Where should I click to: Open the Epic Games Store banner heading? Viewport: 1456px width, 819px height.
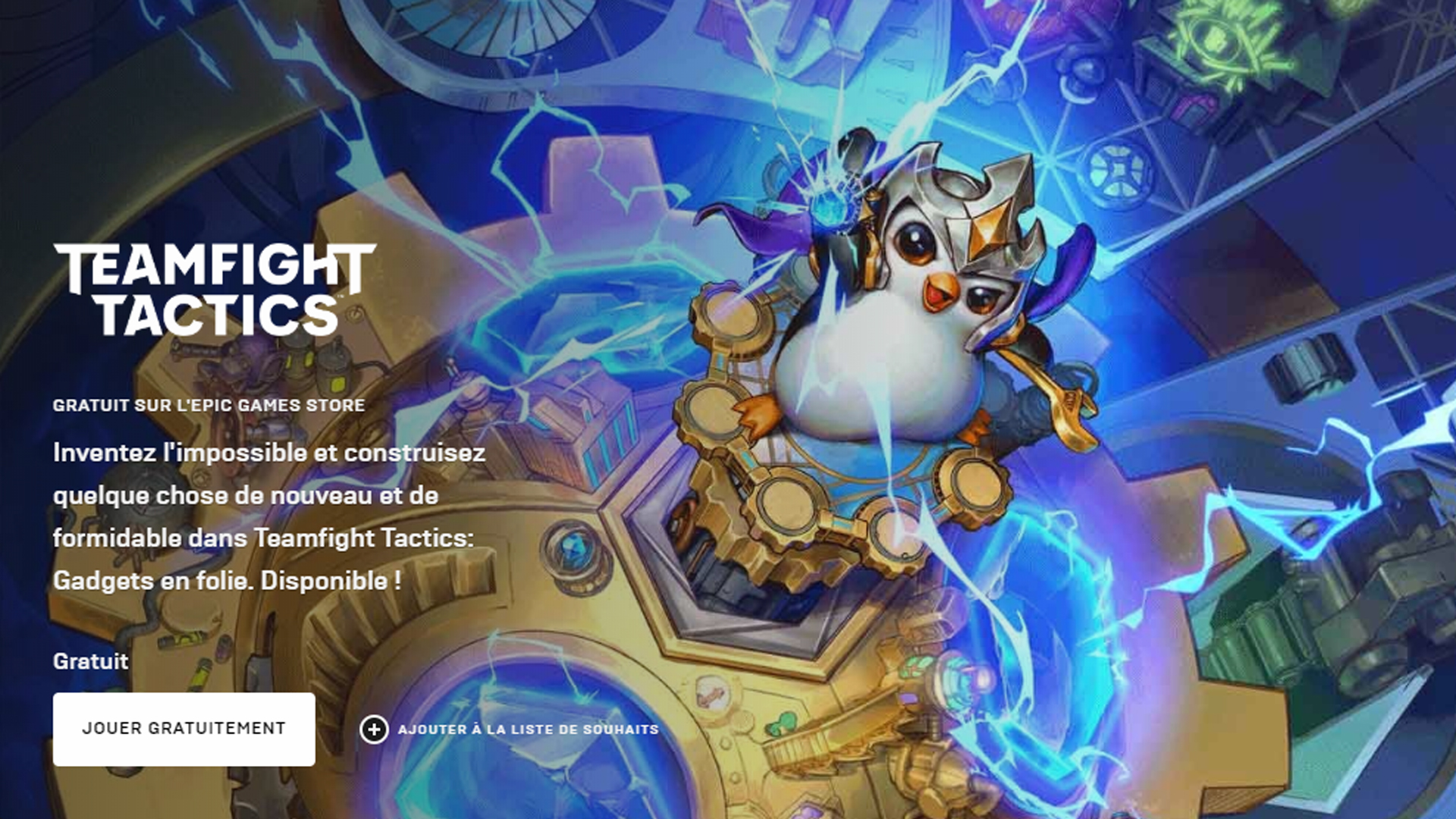pyautogui.click(x=208, y=406)
